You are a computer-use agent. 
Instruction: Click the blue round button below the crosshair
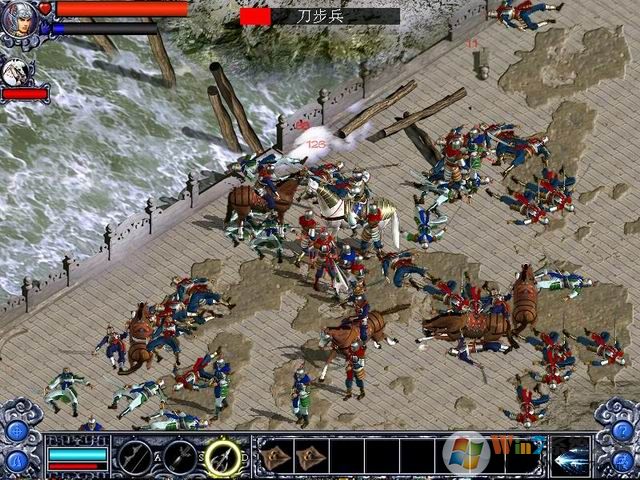(x=17, y=461)
